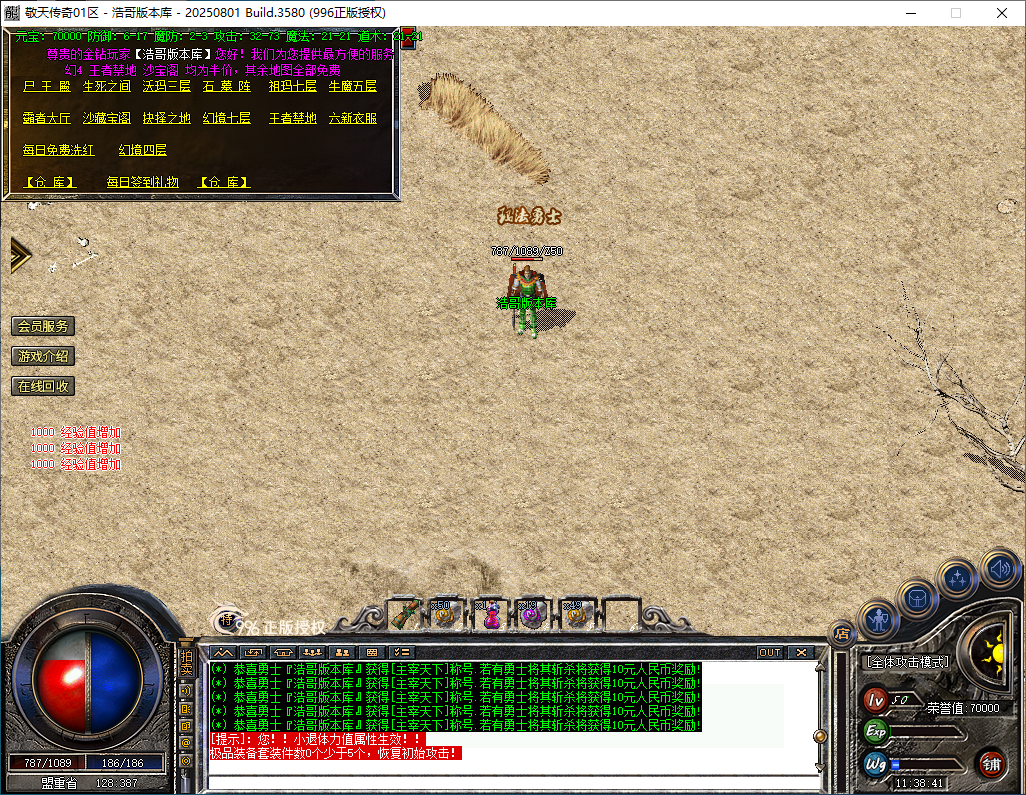This screenshot has width=1026, height=795.
Task: Open the character equipment icon
Action: 880,620
